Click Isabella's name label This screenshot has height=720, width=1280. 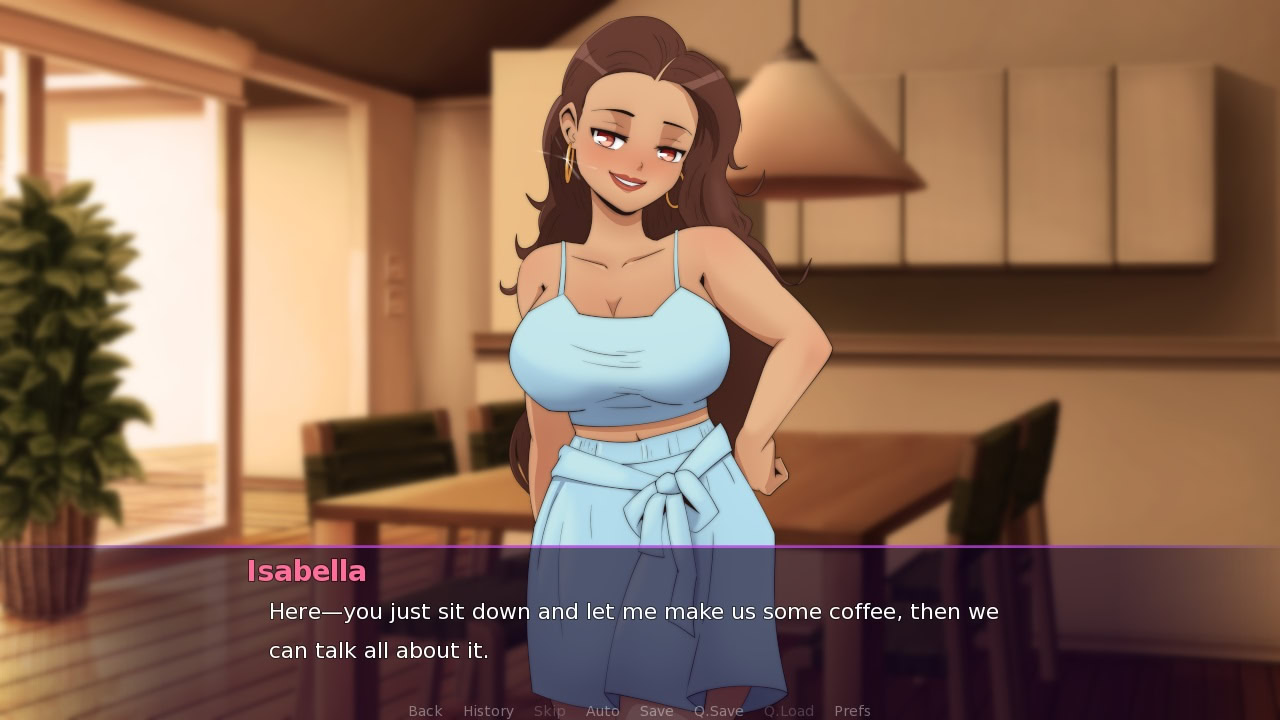pos(305,571)
